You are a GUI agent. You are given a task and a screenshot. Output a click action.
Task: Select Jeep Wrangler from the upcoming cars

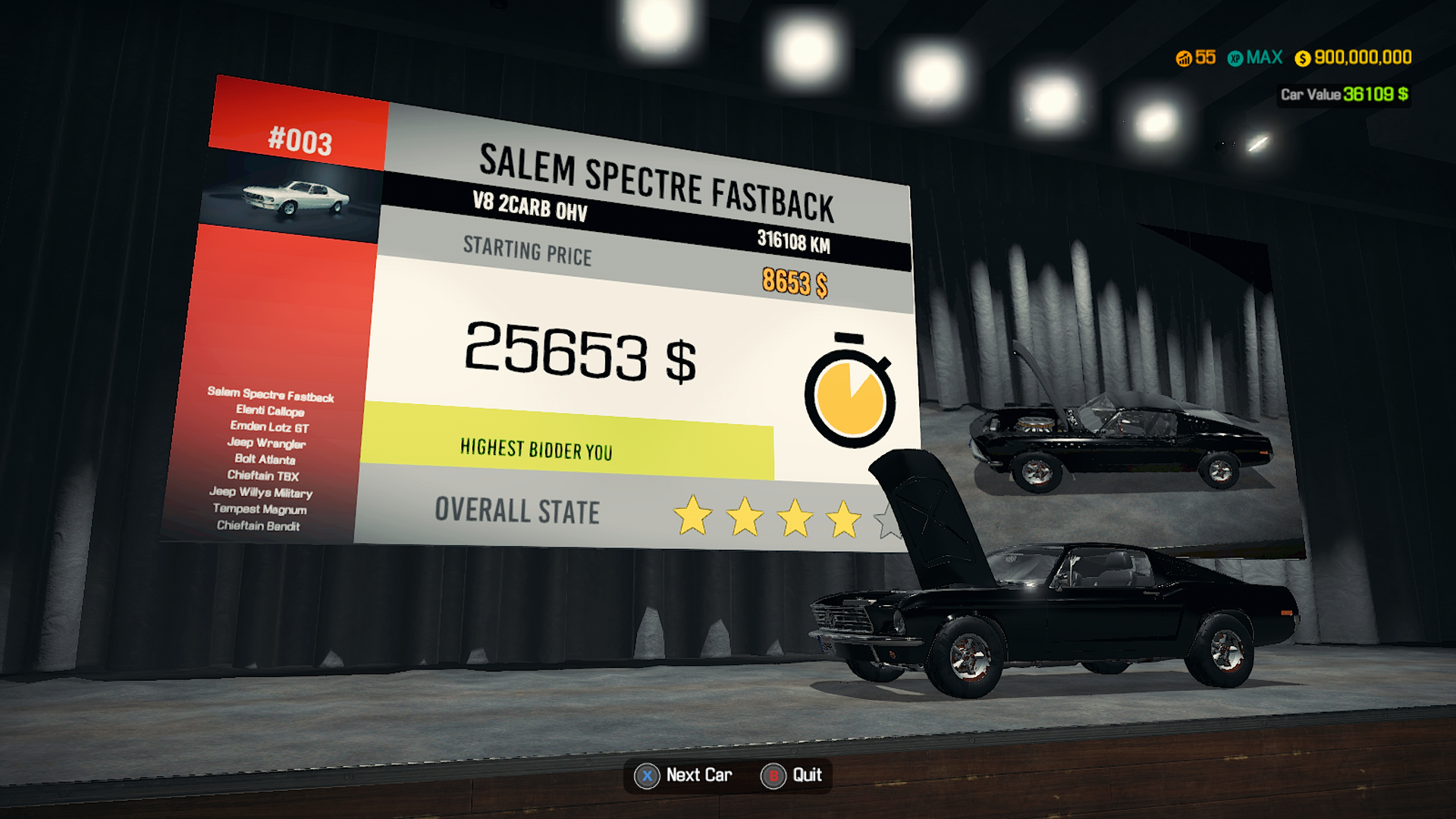coord(266,444)
